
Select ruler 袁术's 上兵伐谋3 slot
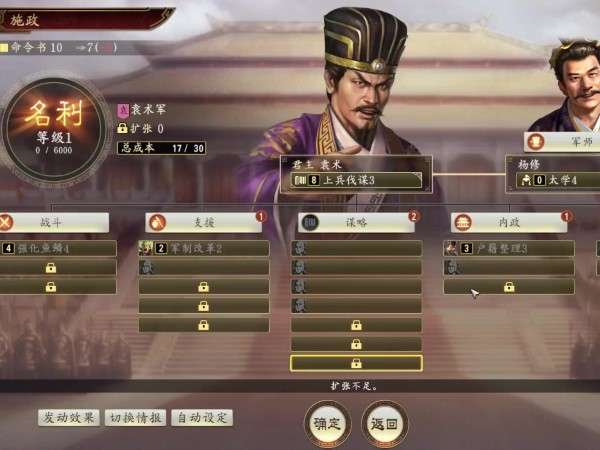pos(357,181)
